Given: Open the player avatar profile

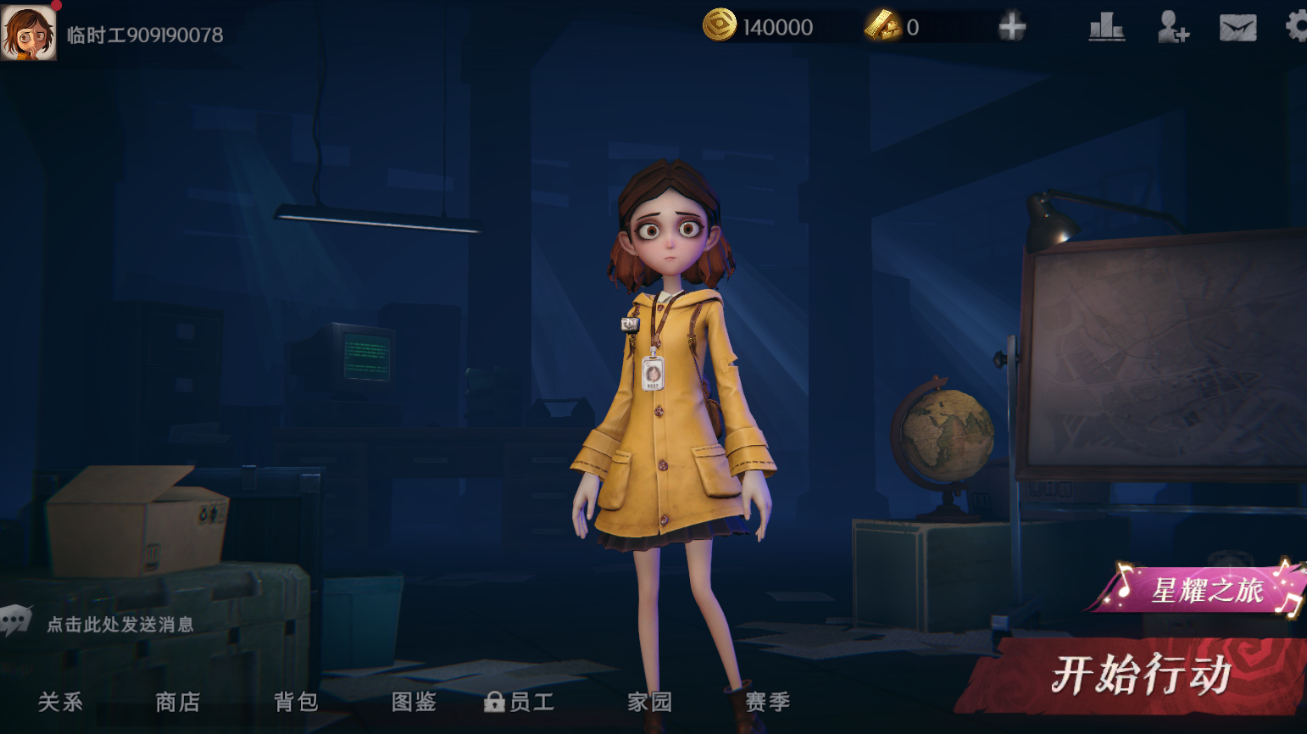Looking at the screenshot, I should [28, 31].
